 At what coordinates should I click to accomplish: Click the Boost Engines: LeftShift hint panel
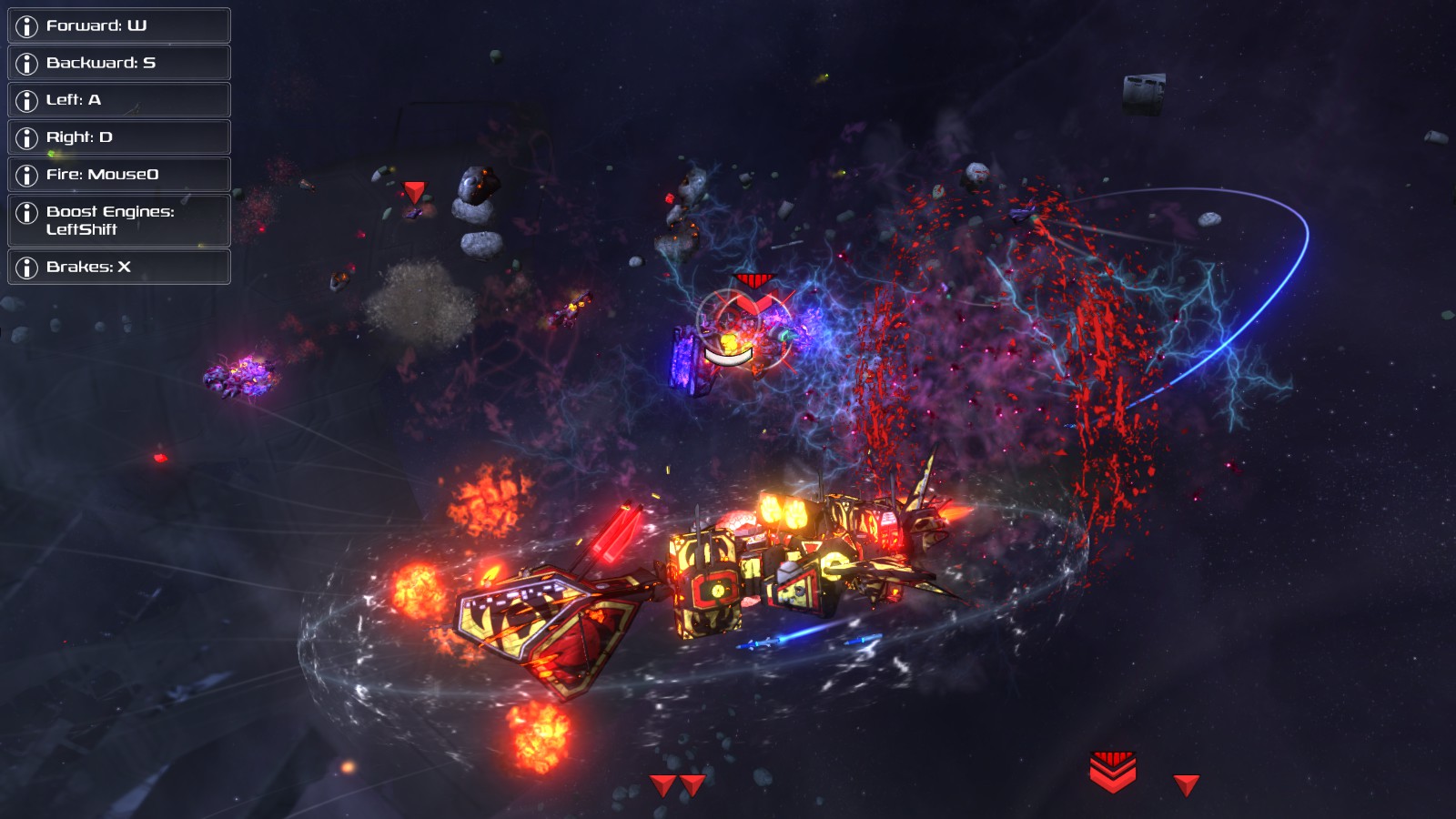pyautogui.click(x=118, y=221)
